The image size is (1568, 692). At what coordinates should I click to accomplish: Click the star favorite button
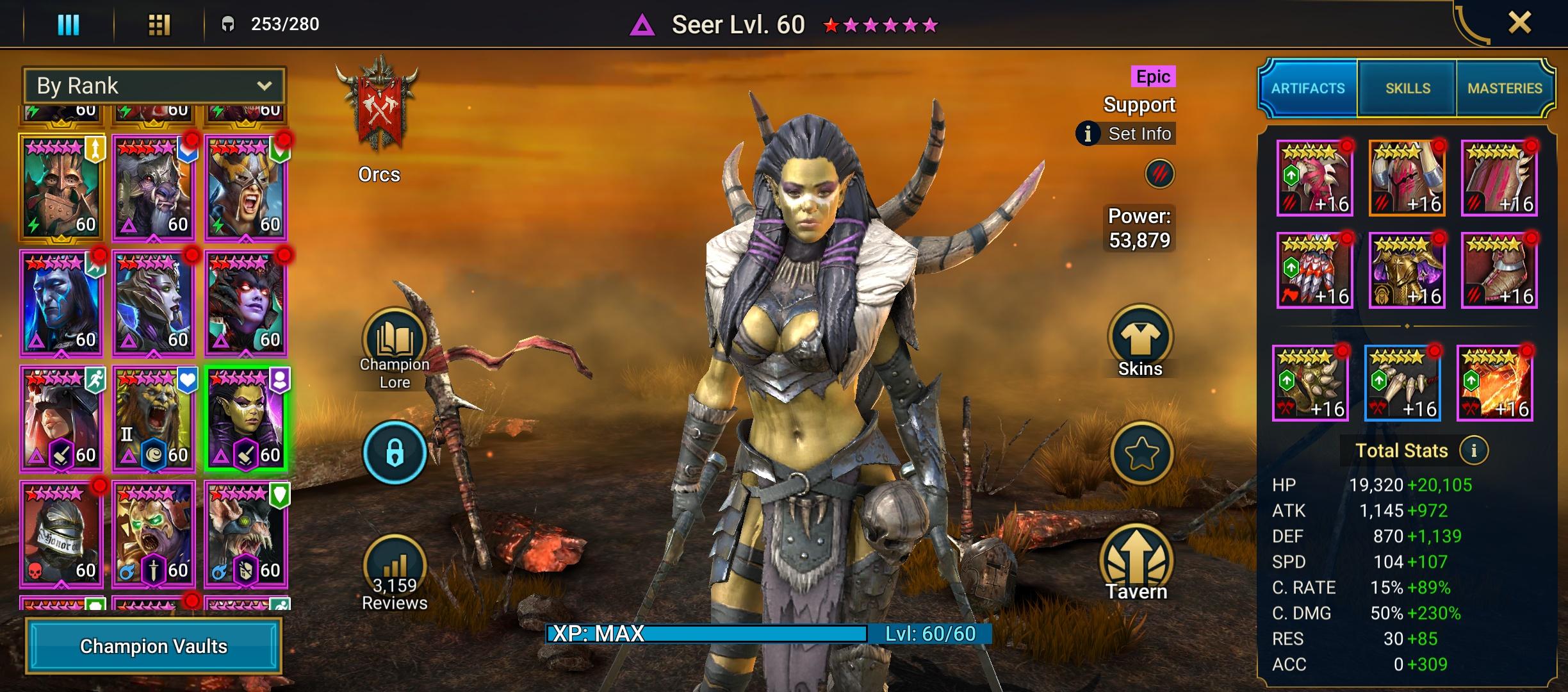click(x=1141, y=454)
